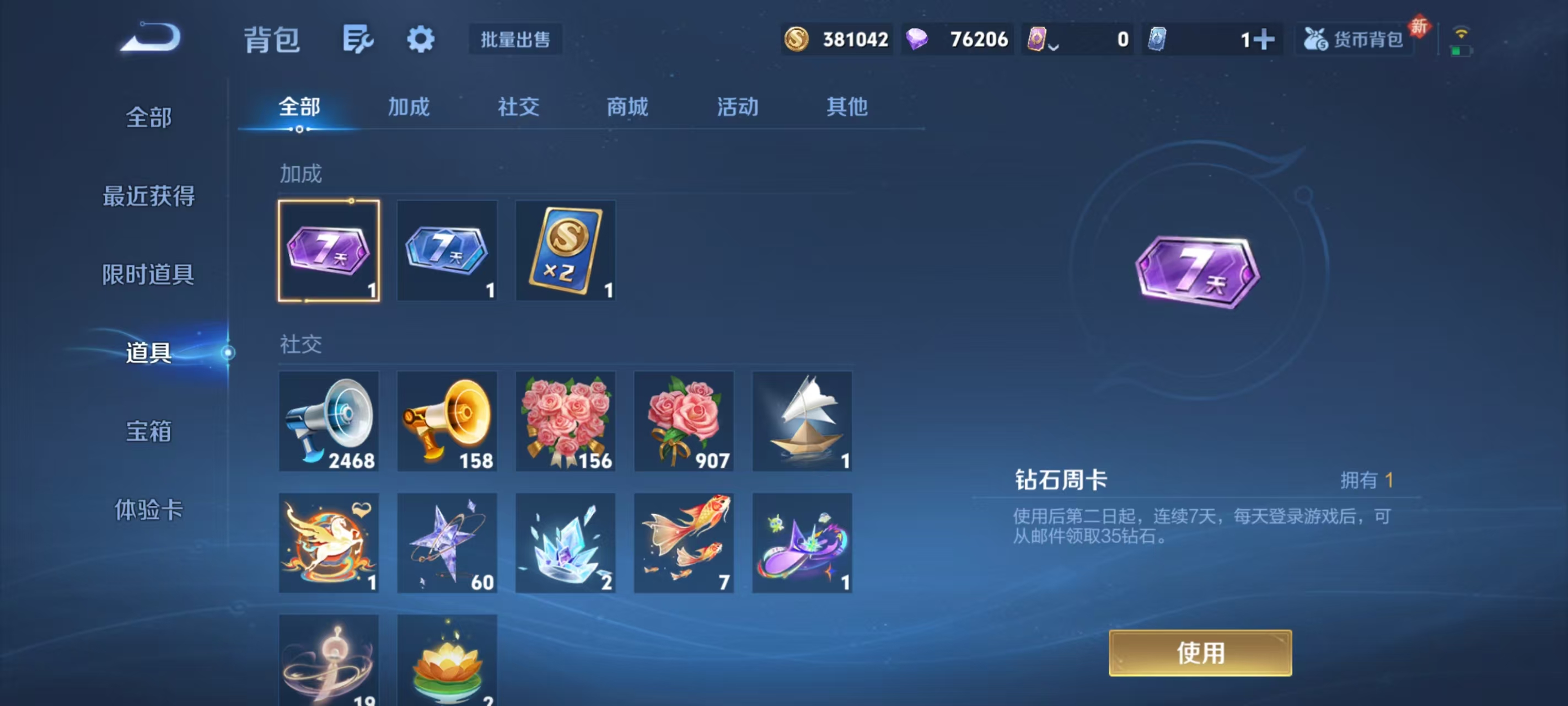Image resolution: width=1568 pixels, height=706 pixels.
Task: Select the 体验卡 category in sidebar
Action: click(x=148, y=512)
